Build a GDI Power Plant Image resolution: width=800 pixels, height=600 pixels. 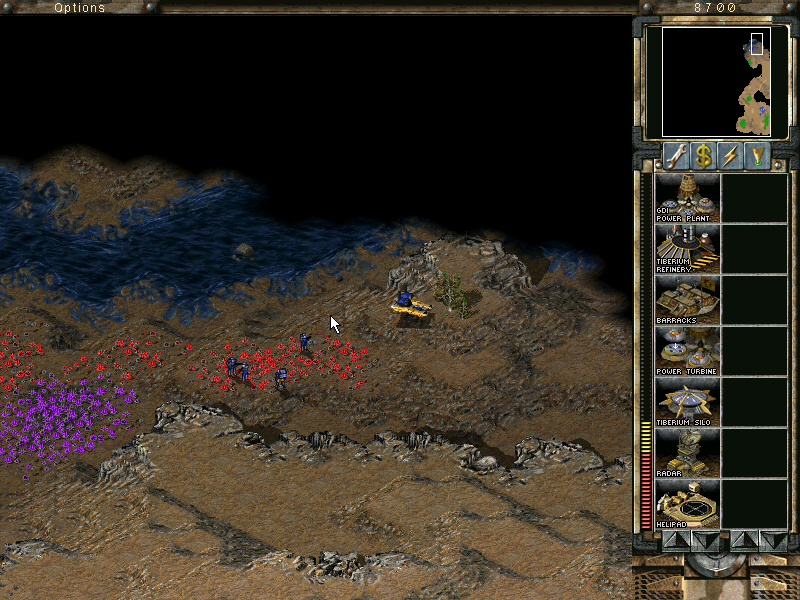pos(687,198)
